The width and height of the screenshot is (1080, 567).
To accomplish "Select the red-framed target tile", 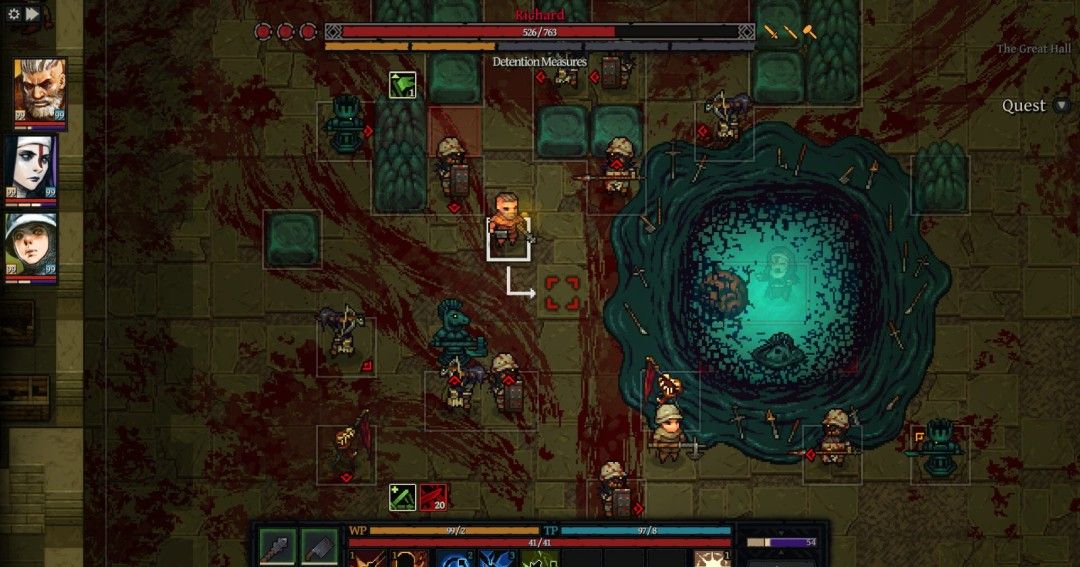I will [x=562, y=293].
